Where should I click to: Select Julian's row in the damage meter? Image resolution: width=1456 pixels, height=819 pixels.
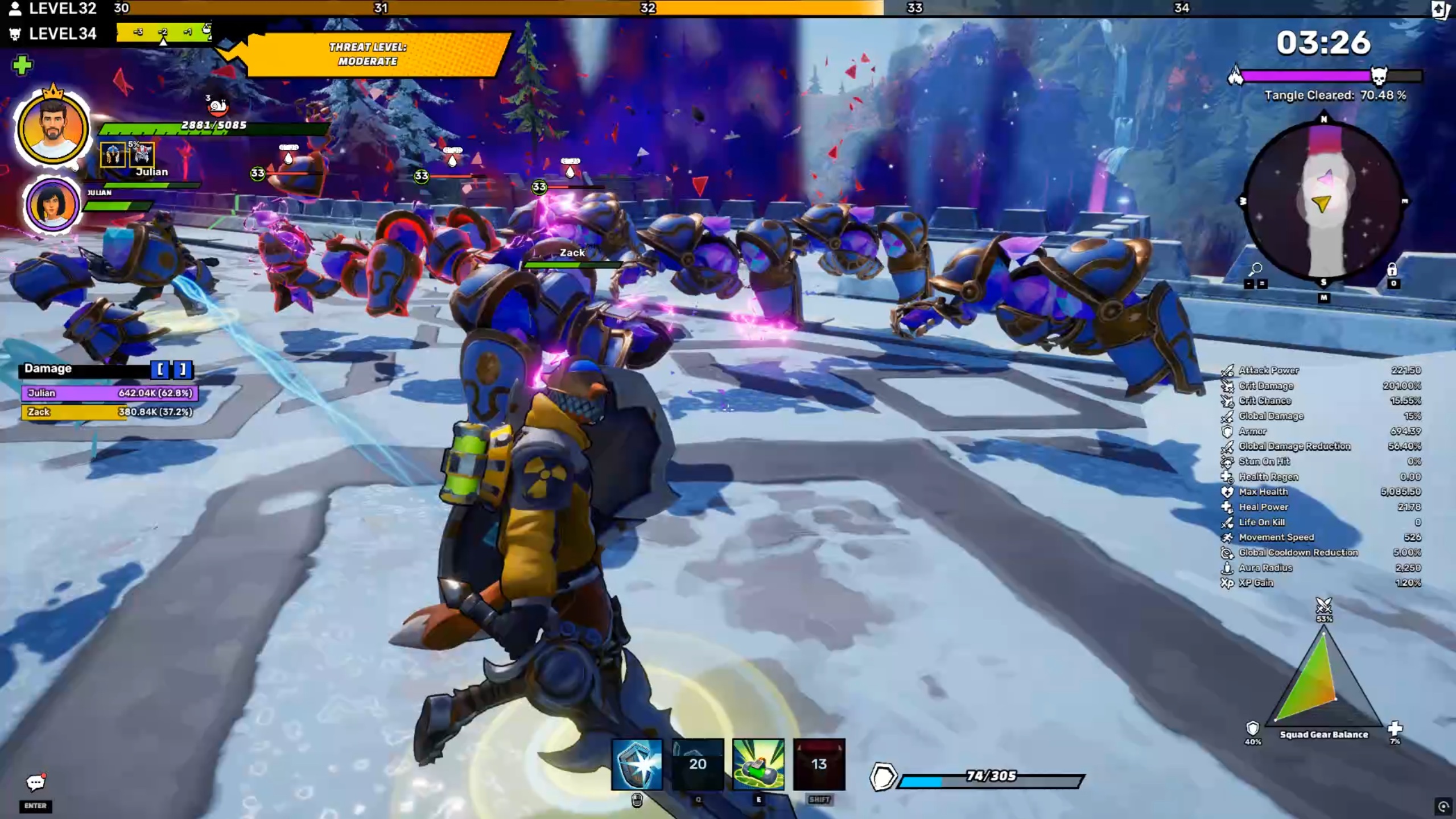109,393
